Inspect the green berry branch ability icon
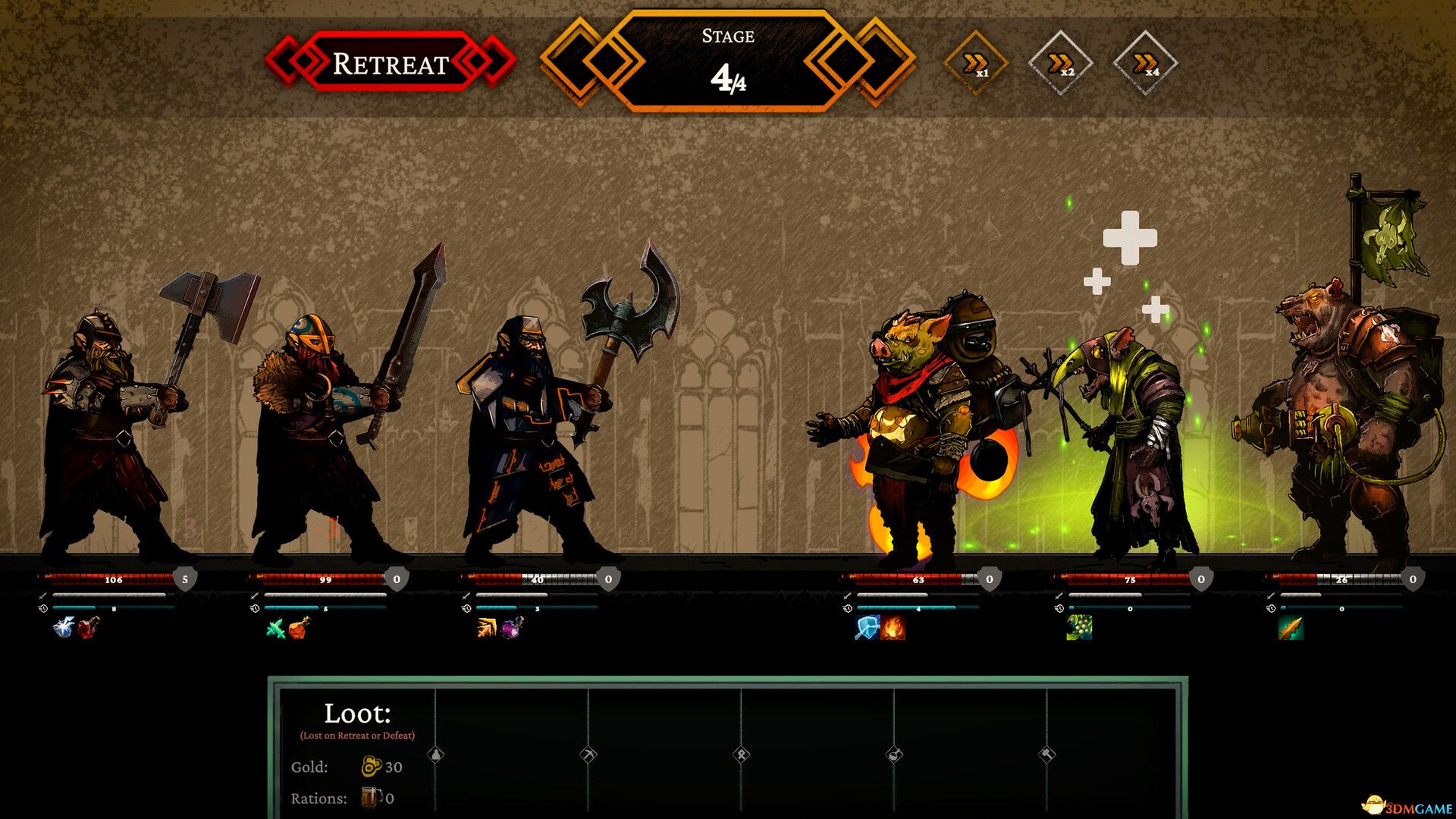1456x819 pixels. coord(1078,628)
